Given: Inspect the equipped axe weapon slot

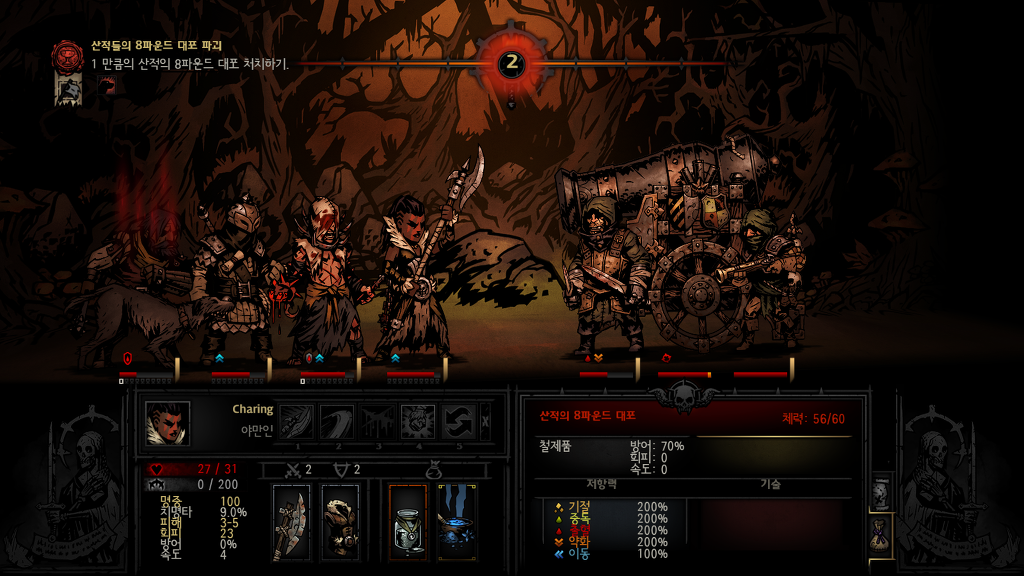Looking at the screenshot, I should point(291,522).
